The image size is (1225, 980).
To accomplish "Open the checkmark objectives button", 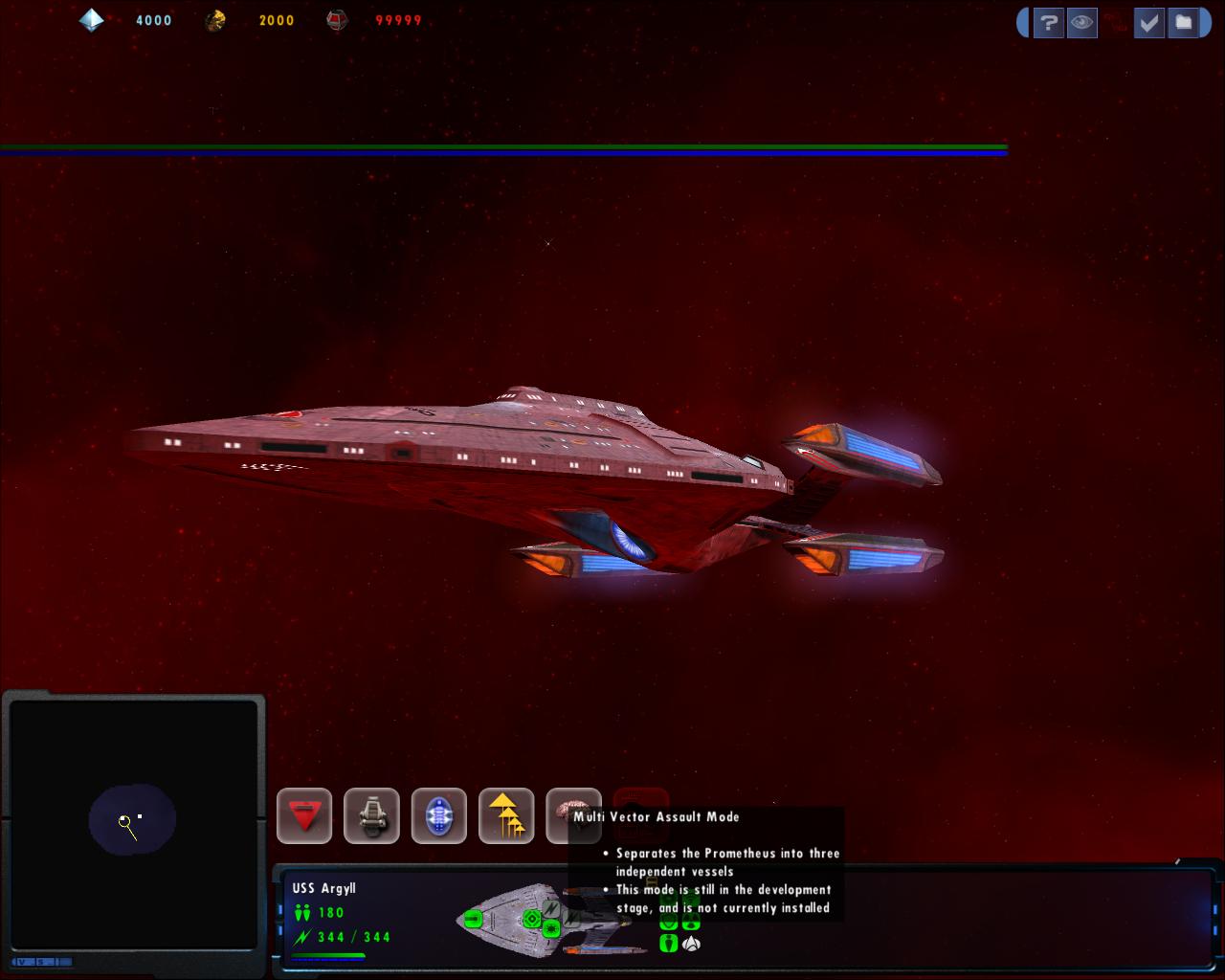I will [x=1148, y=23].
